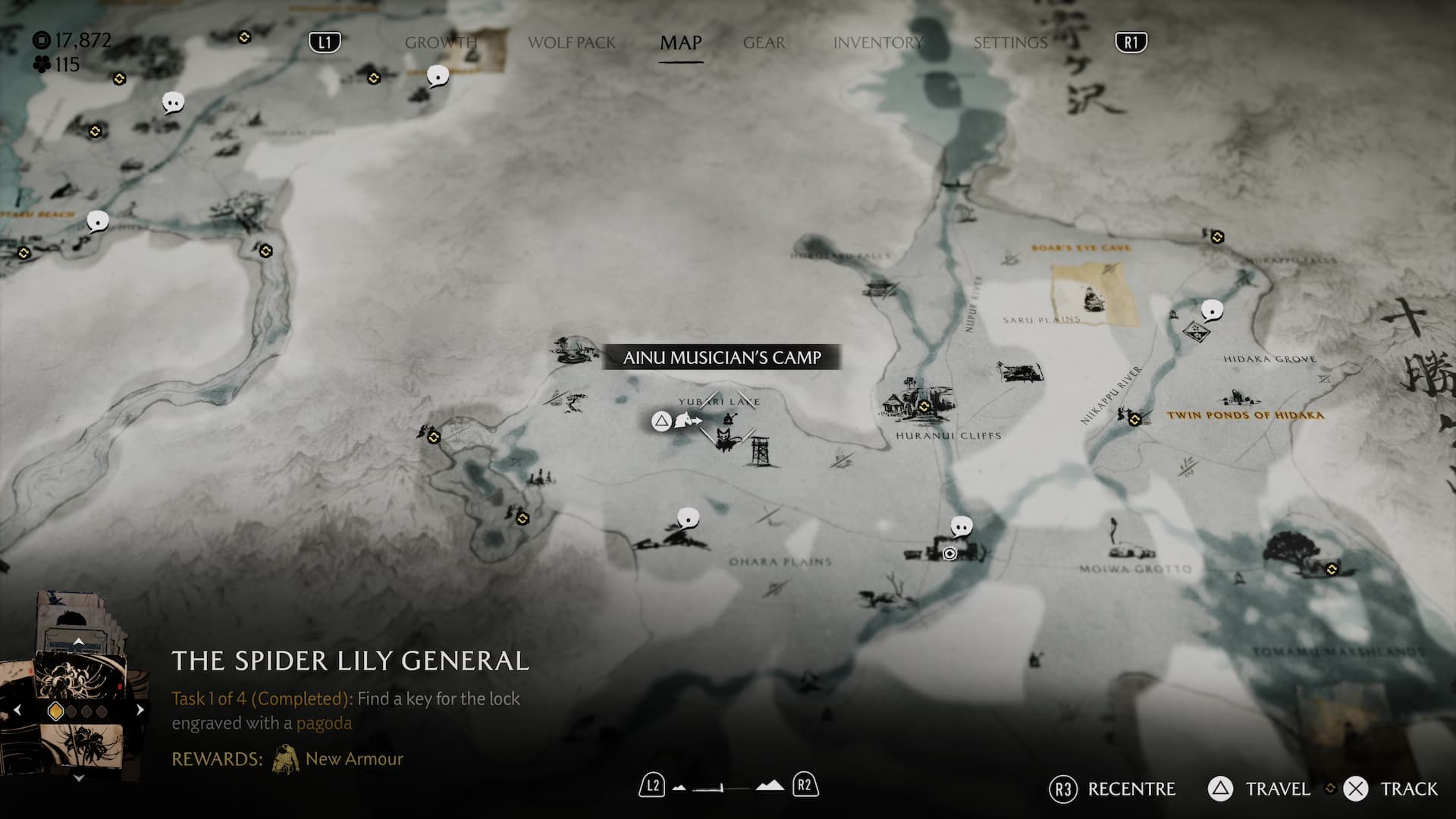Switch to the Gear tab
This screenshot has width=1456, height=819.
pos(764,42)
